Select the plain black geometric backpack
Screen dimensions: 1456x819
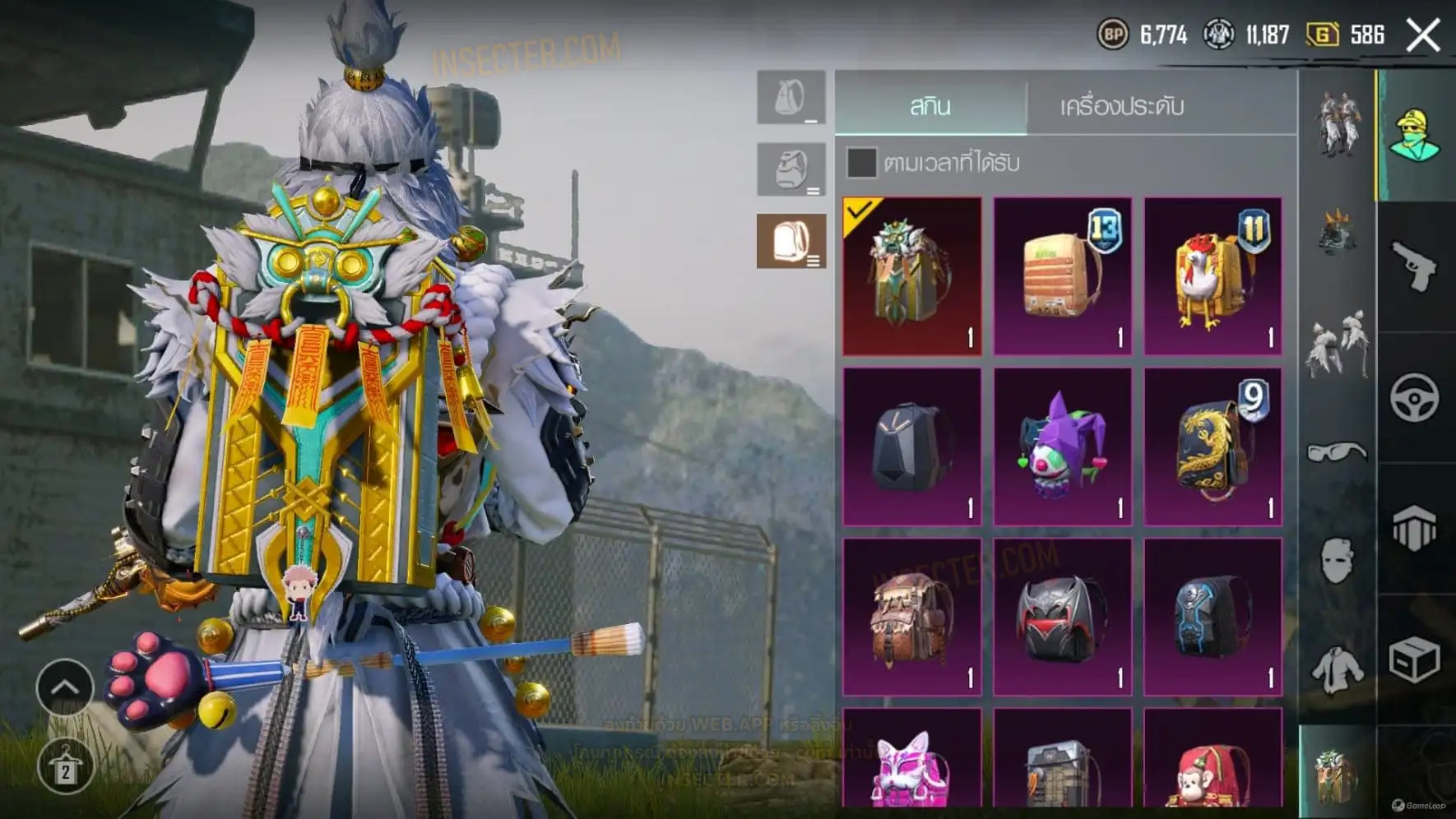click(x=911, y=447)
